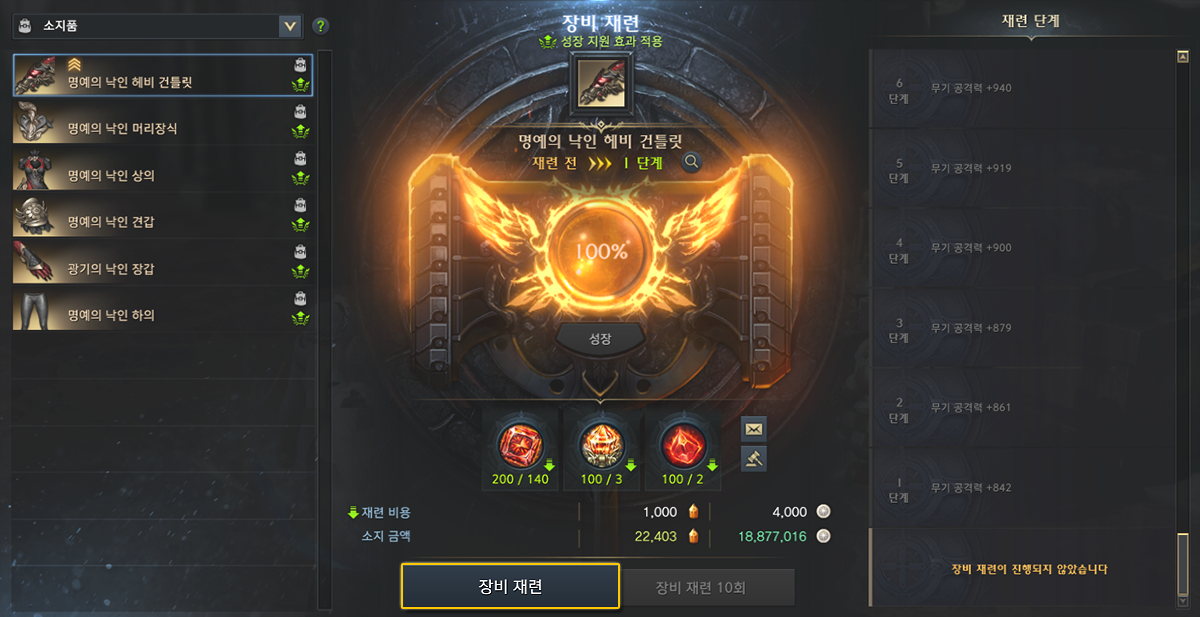The width and height of the screenshot is (1200, 617).
Task: Open the mail envelope icon
Action: 753,428
